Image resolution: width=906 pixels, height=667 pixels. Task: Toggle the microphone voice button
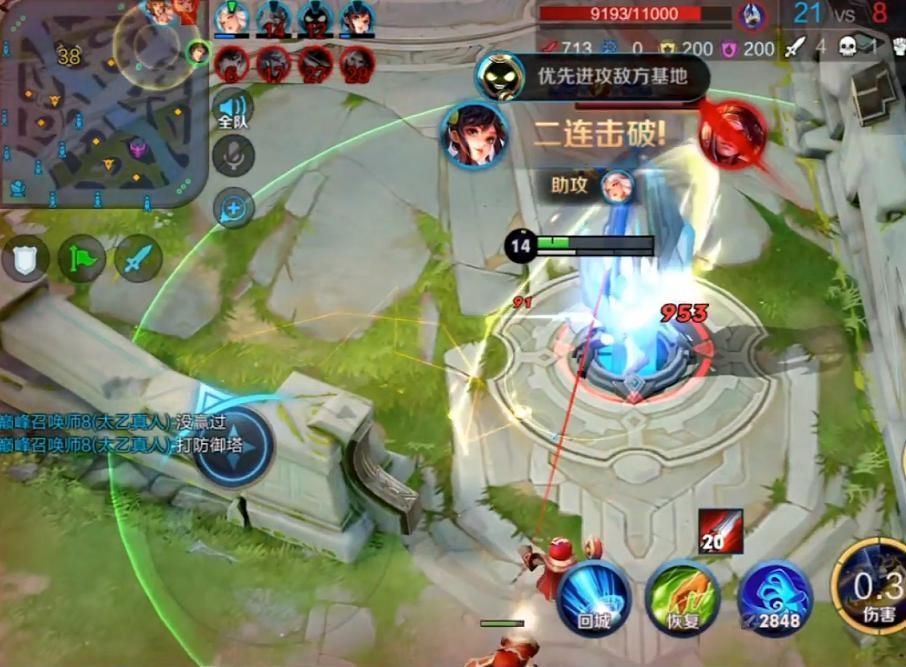point(234,155)
